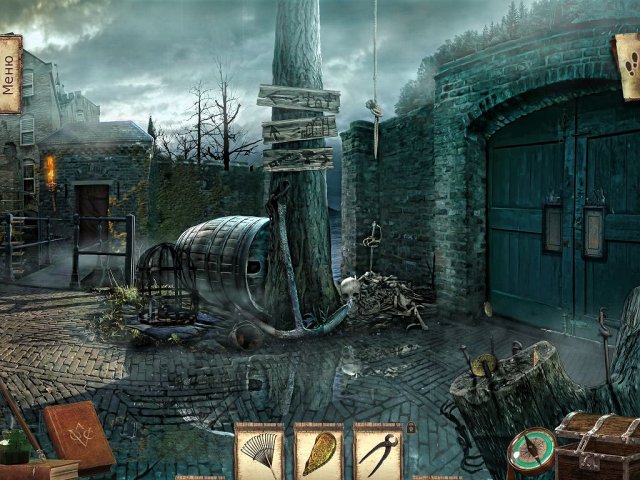Open the treasure chest
Screen dimensions: 640x480
(598, 446)
